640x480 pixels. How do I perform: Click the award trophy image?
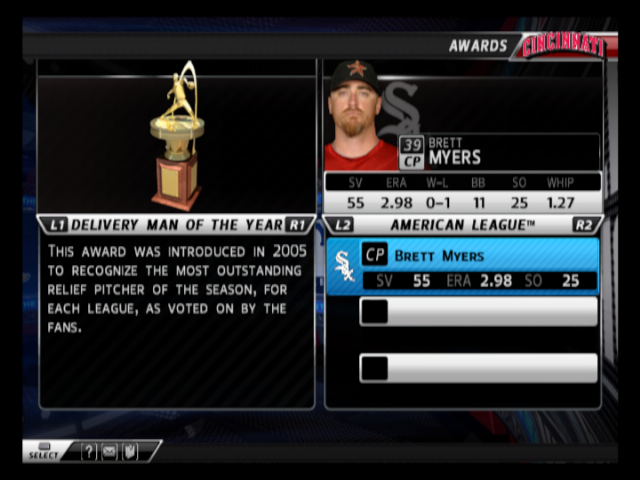pyautogui.click(x=177, y=135)
